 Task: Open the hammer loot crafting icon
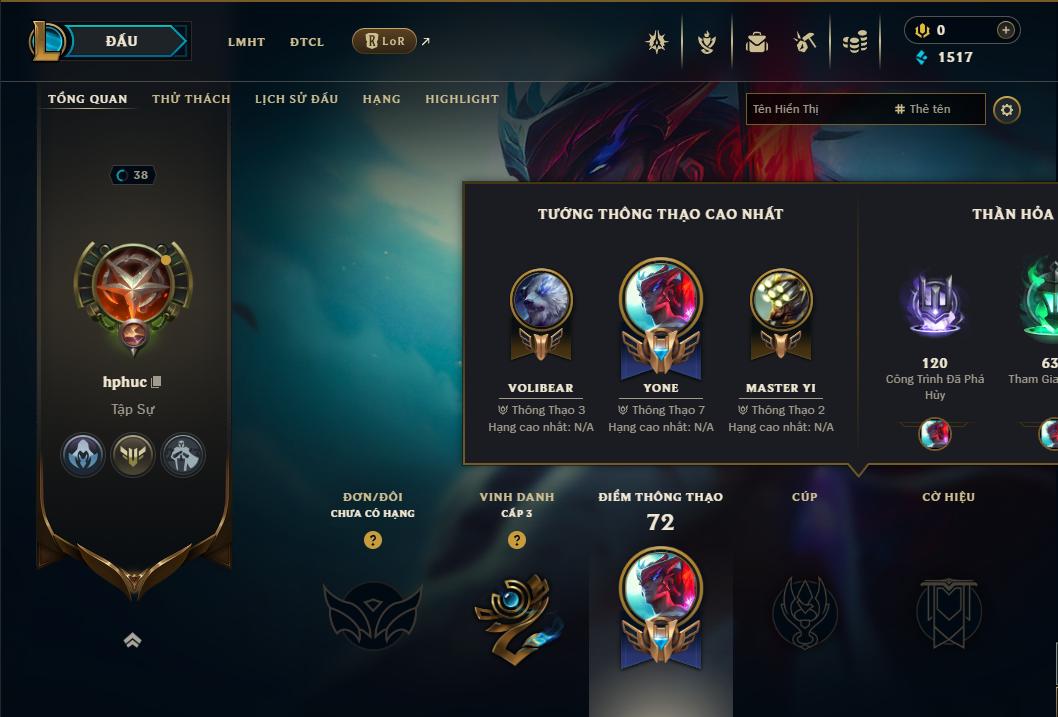coord(805,42)
